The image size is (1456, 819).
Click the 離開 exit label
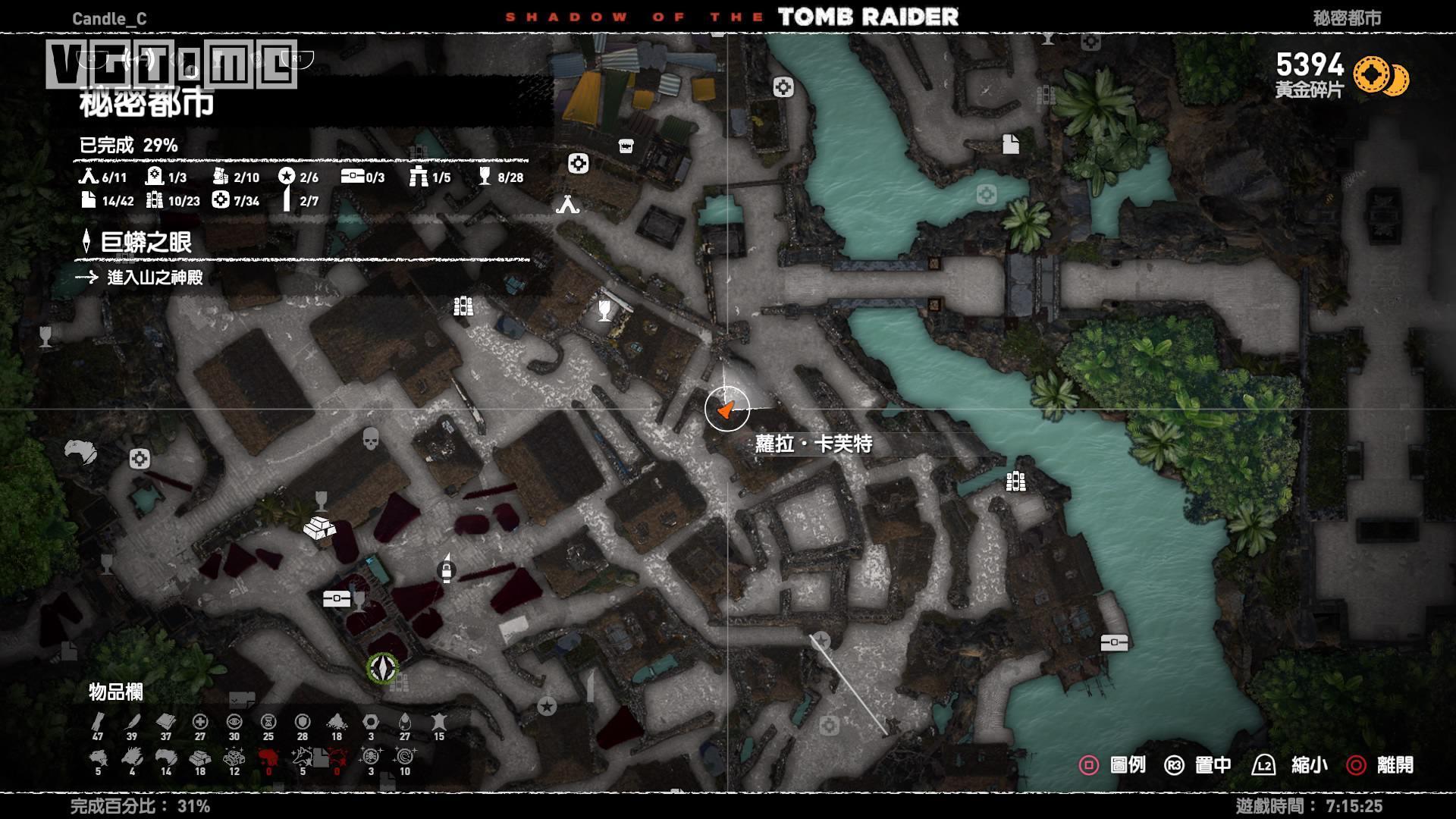click(x=1395, y=764)
